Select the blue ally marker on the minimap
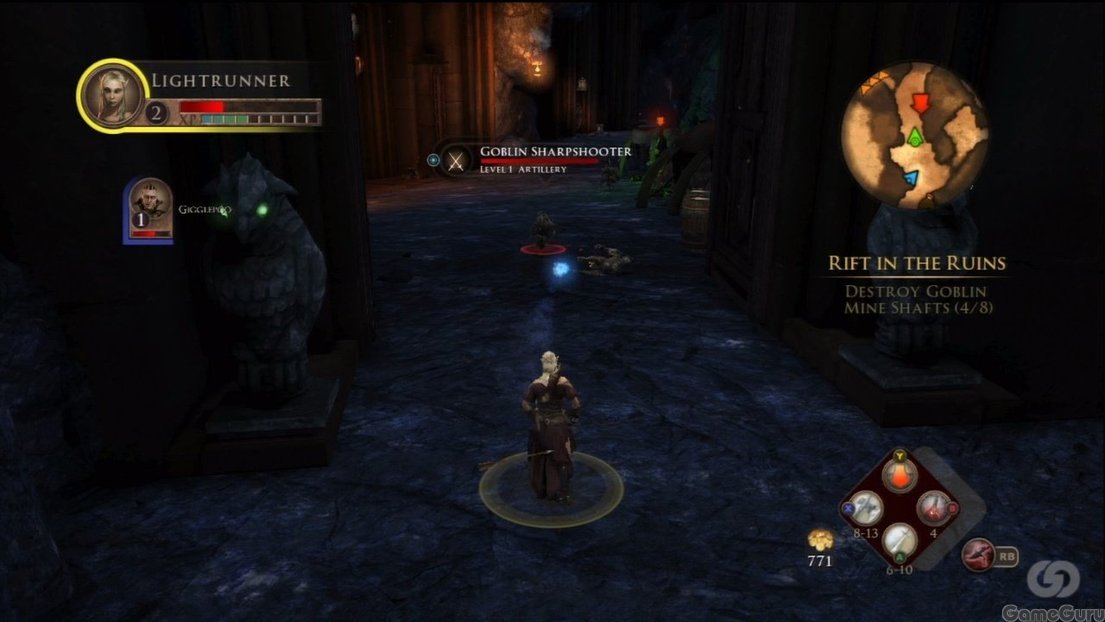Screen dimensions: 1105x622 coord(909,178)
